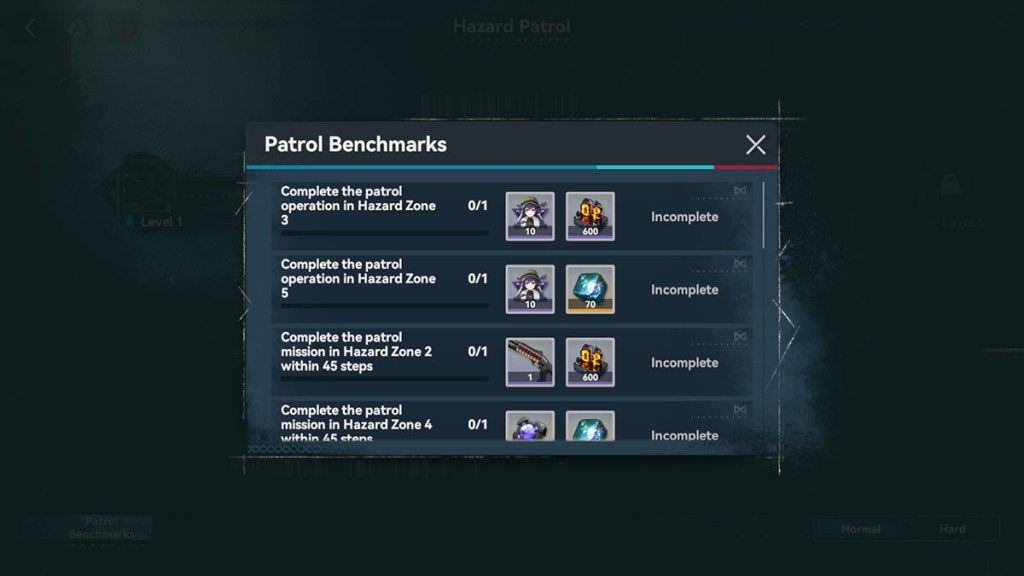Switch to Hard difficulty
Screen dimensions: 1024x576
click(952, 529)
